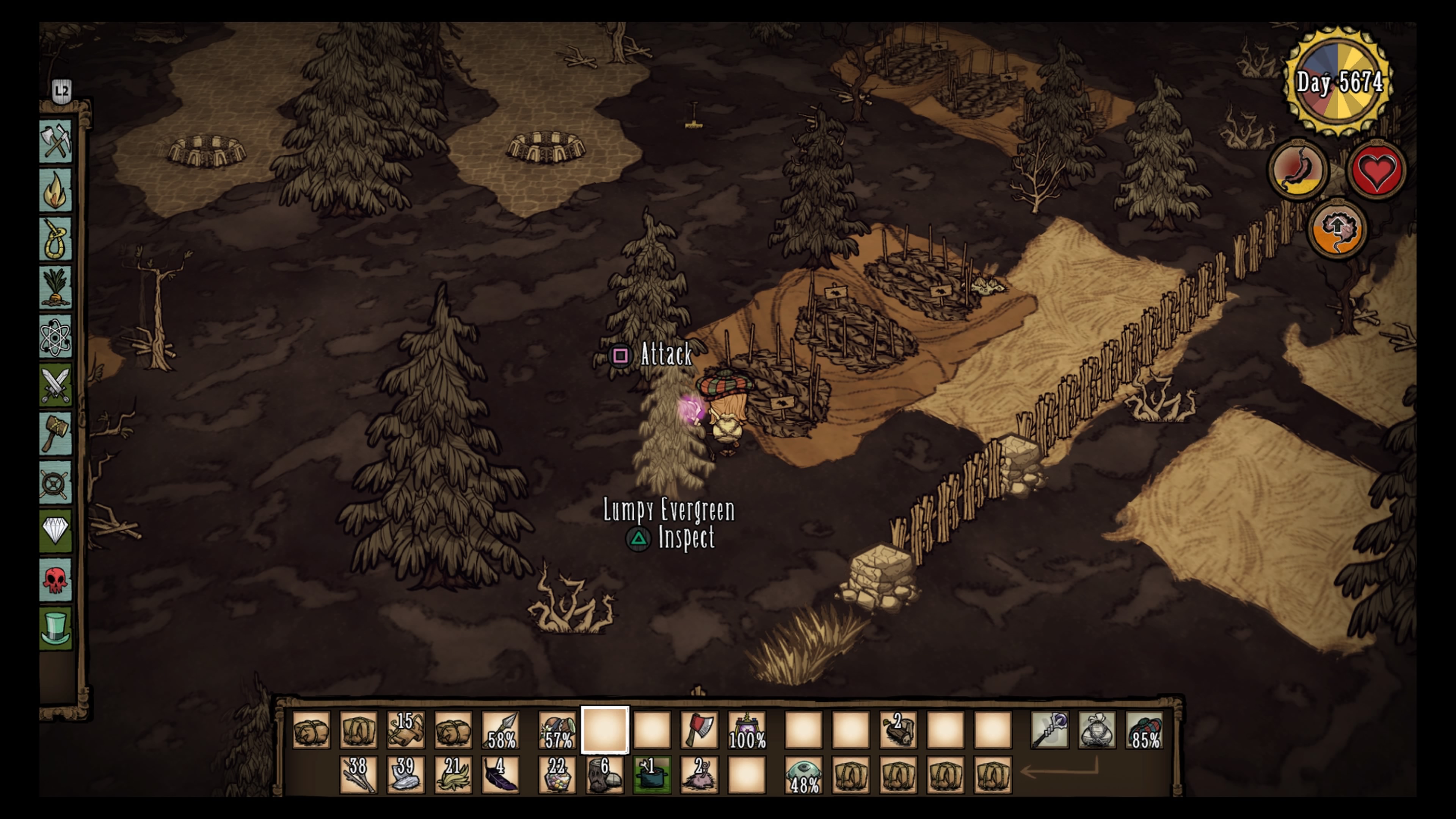Select the stack of 2 logs
Screen dimensions: 1456x819
click(x=898, y=730)
